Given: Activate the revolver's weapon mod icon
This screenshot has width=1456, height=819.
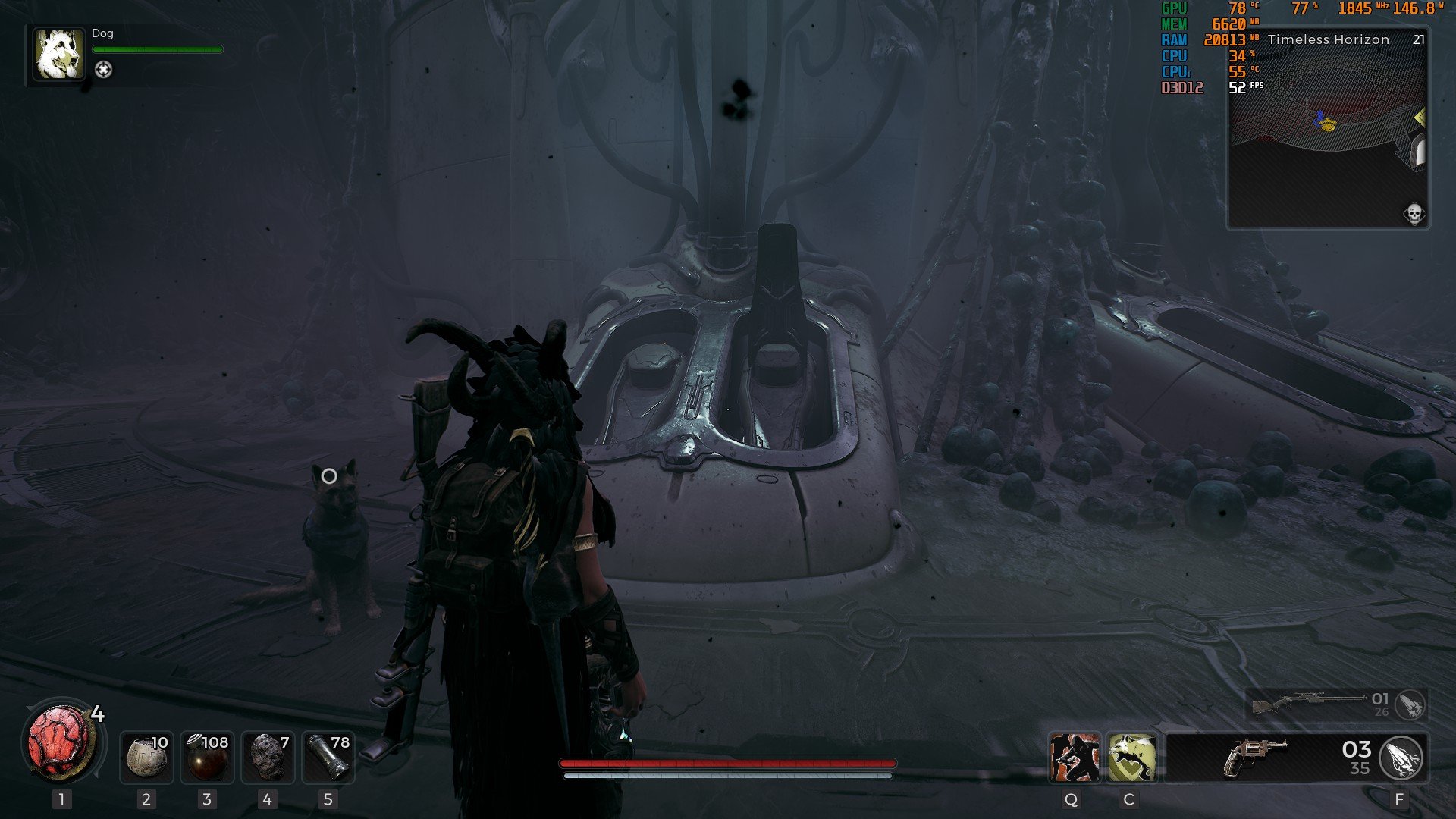Looking at the screenshot, I should coord(1402,758).
